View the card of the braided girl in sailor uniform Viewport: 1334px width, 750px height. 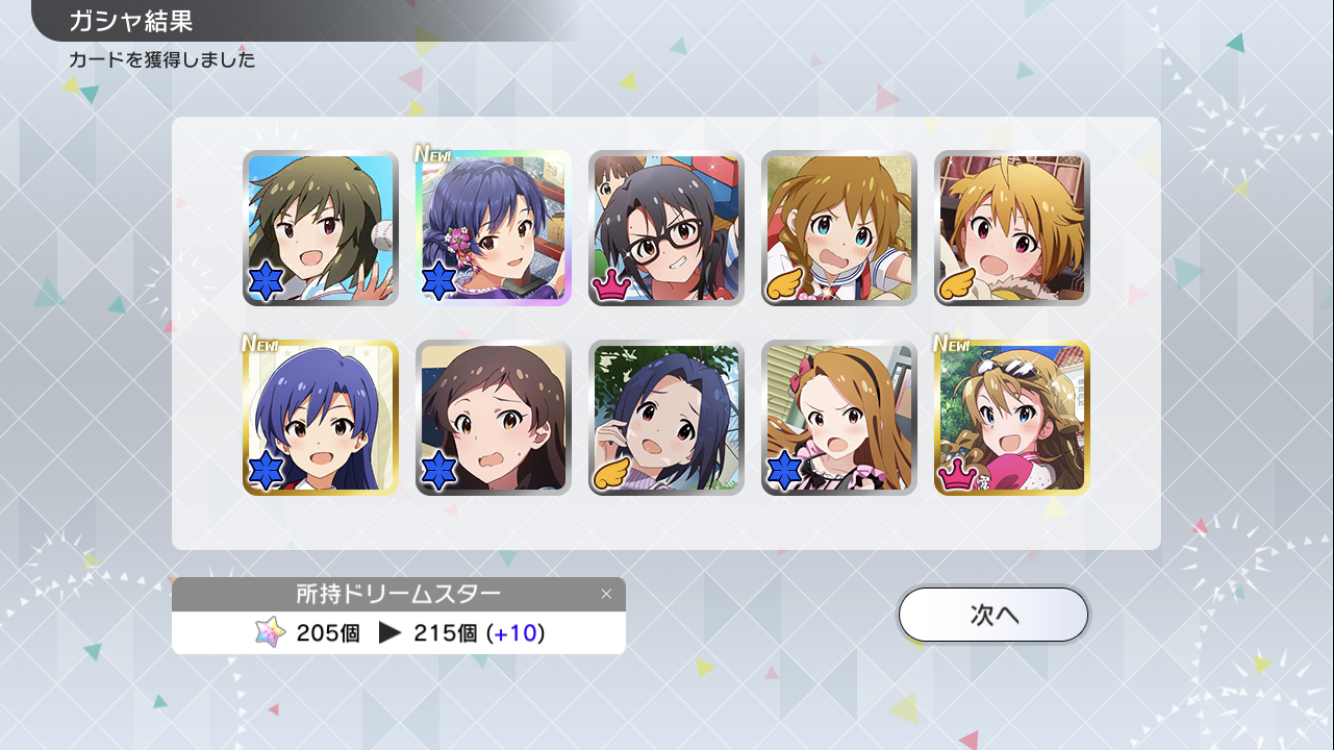[839, 228]
